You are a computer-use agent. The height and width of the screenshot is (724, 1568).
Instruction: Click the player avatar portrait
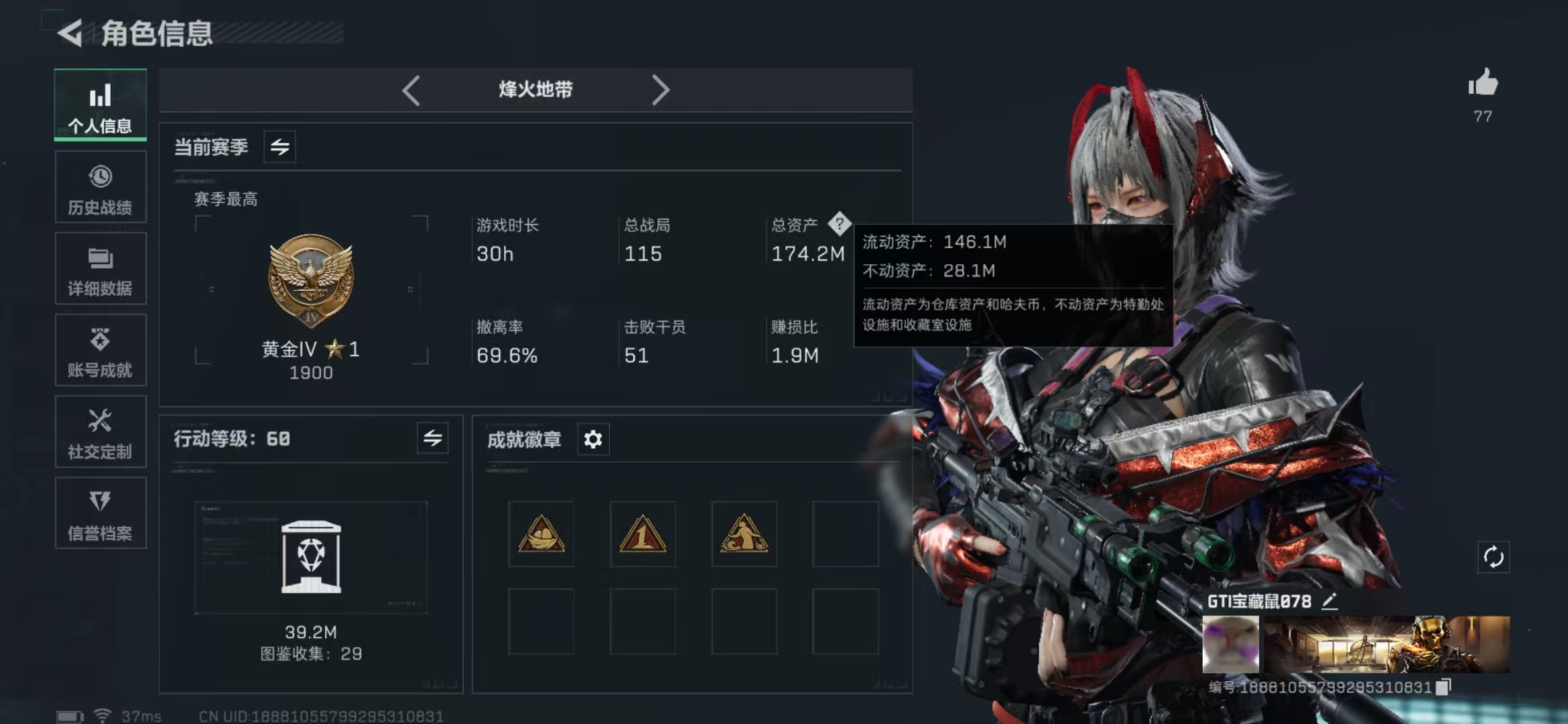tap(1231, 644)
